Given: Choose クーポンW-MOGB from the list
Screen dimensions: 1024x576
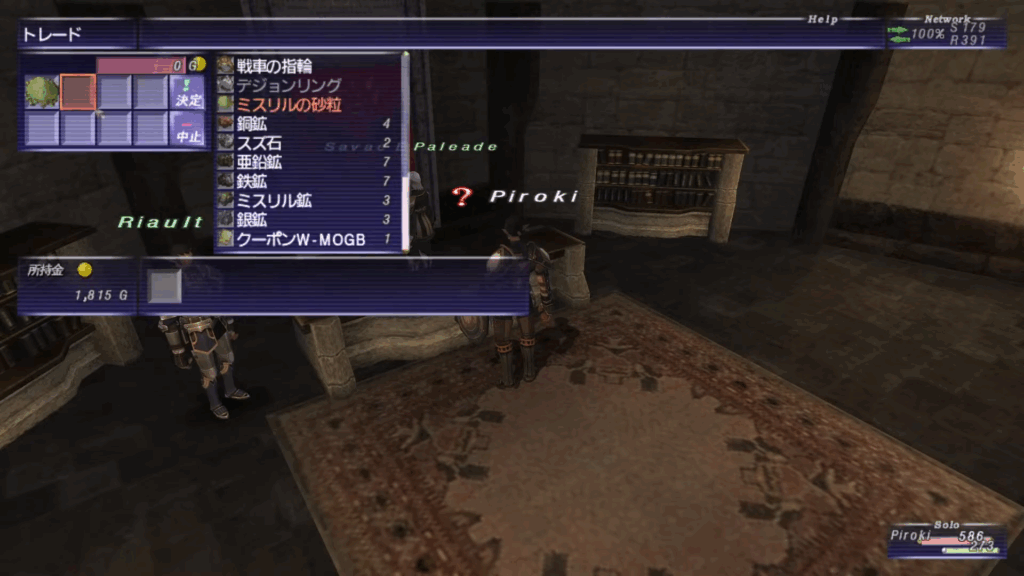Looking at the screenshot, I should pos(300,239).
